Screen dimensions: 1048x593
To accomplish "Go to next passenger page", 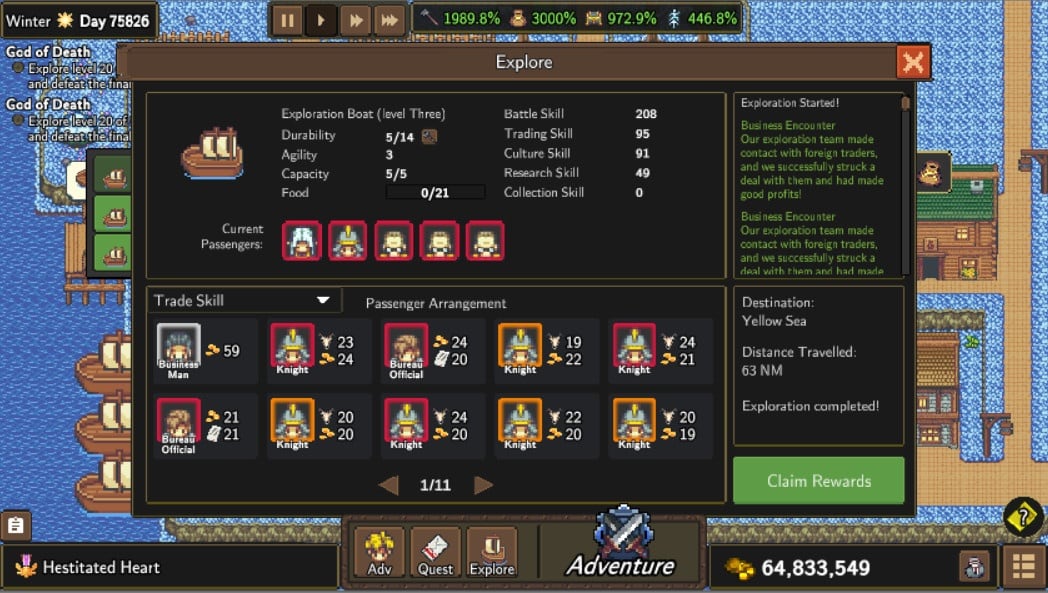I will tap(484, 485).
